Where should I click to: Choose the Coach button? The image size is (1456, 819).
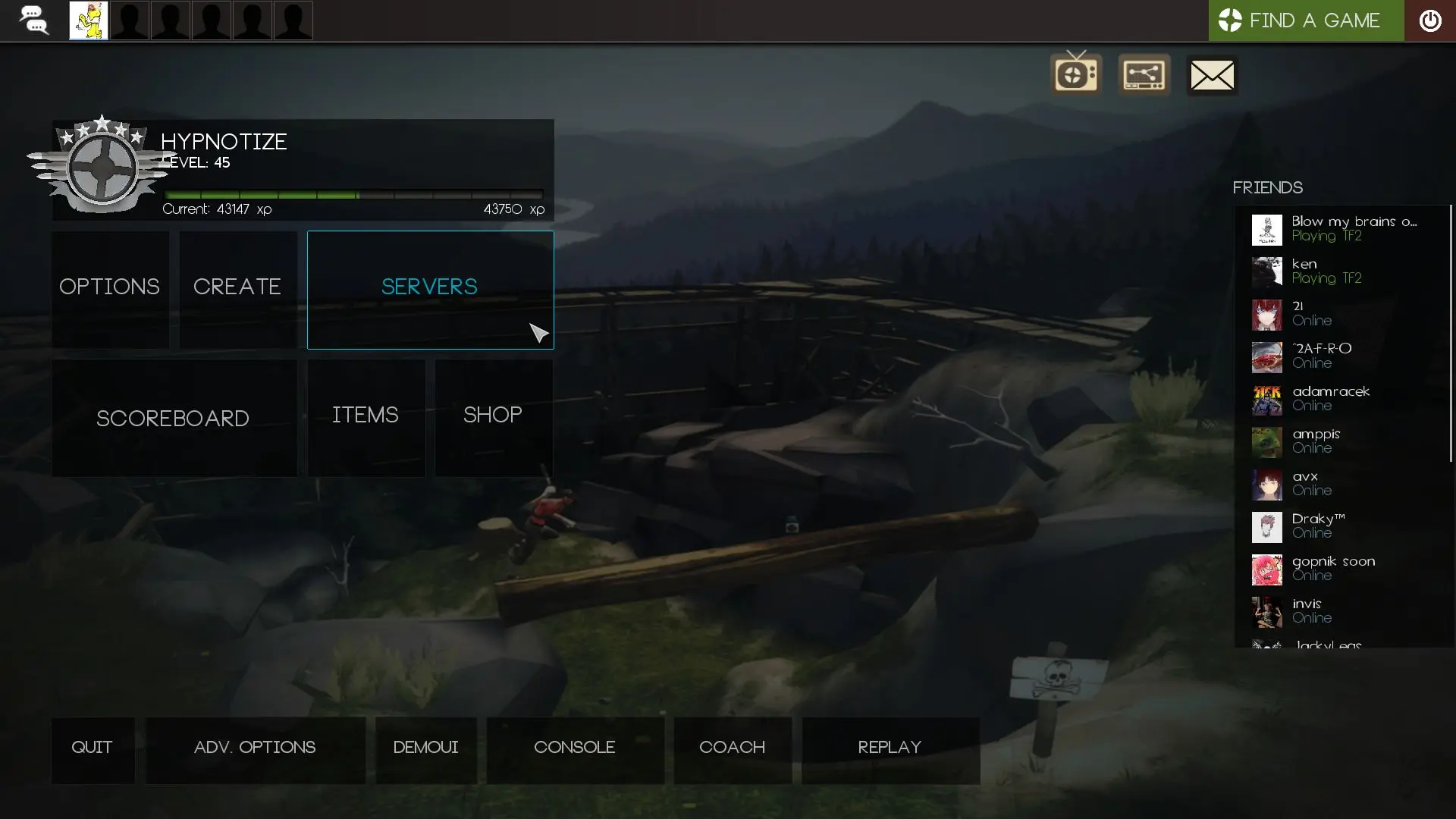pos(732,748)
